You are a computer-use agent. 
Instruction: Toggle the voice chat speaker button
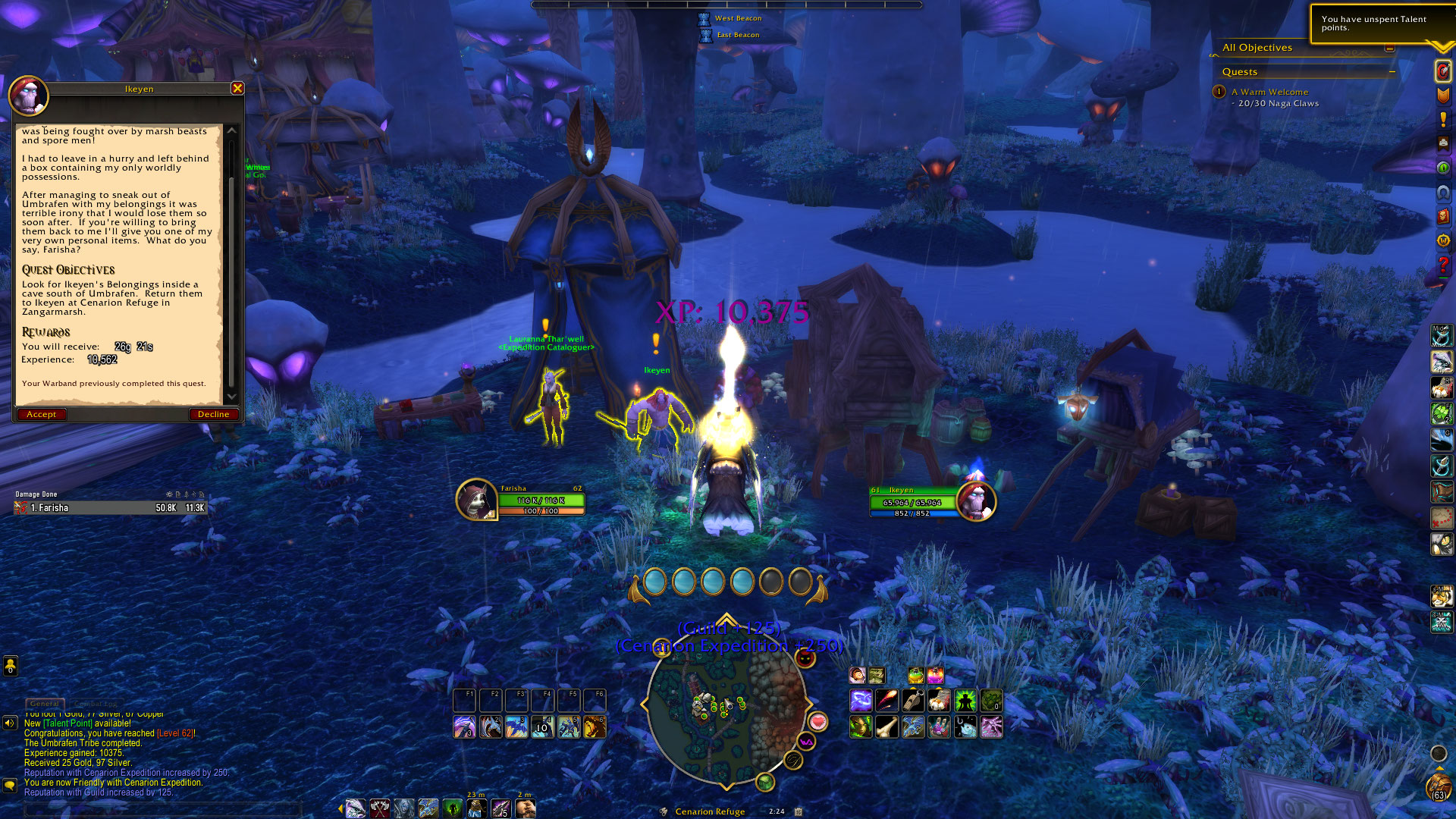point(10,723)
